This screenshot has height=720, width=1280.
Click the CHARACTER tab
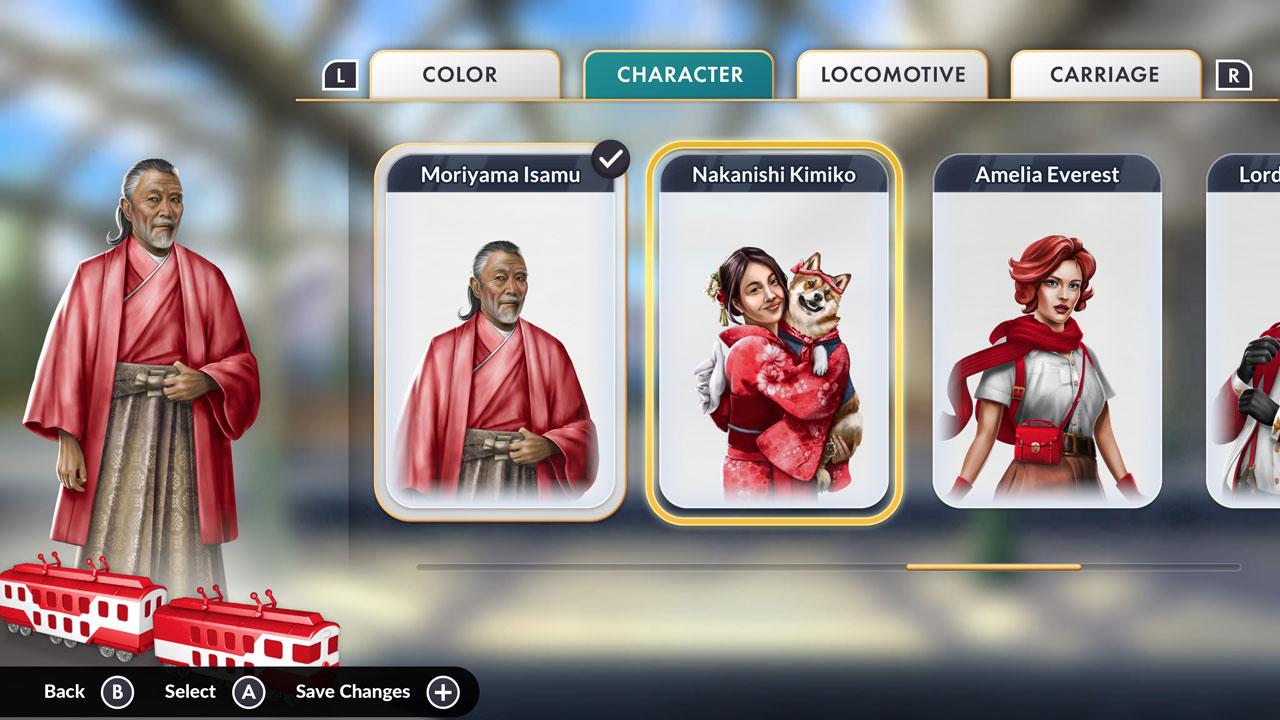tap(678, 74)
